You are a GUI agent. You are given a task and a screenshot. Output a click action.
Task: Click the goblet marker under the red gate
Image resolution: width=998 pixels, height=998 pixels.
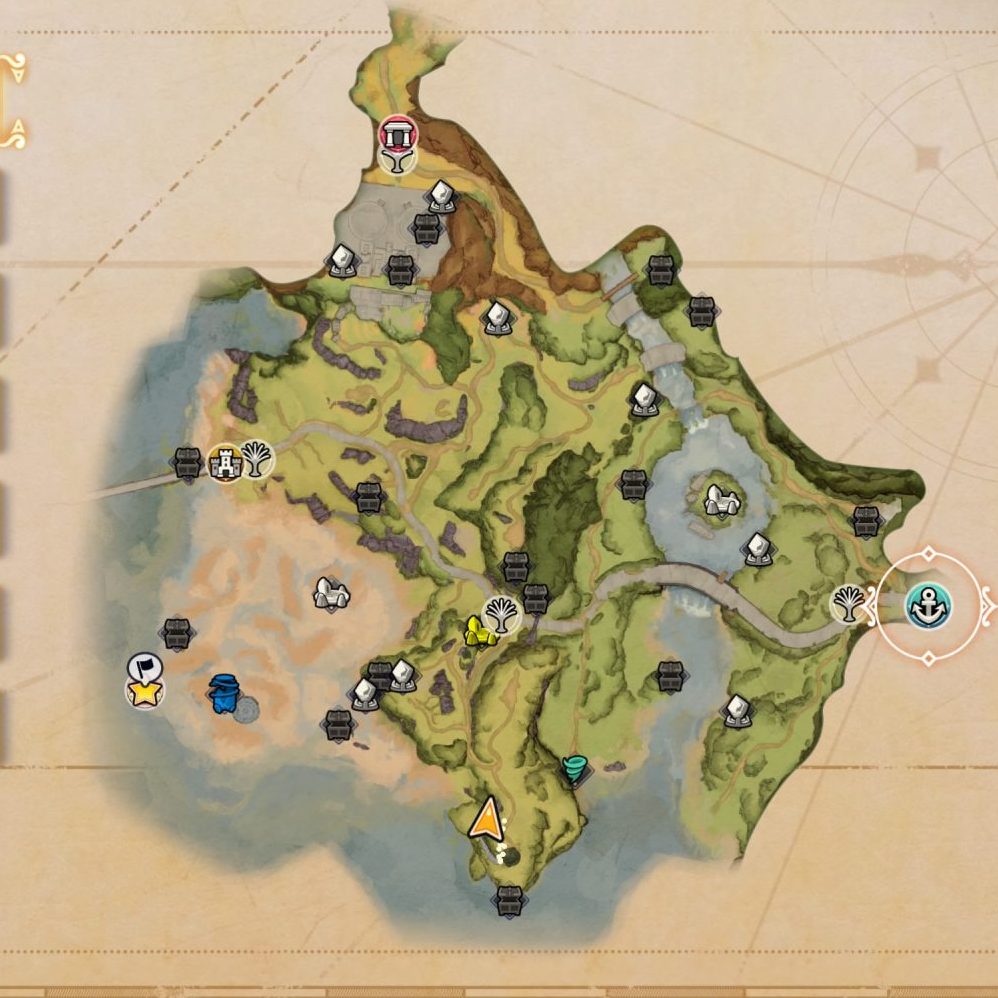pyautogui.click(x=397, y=159)
